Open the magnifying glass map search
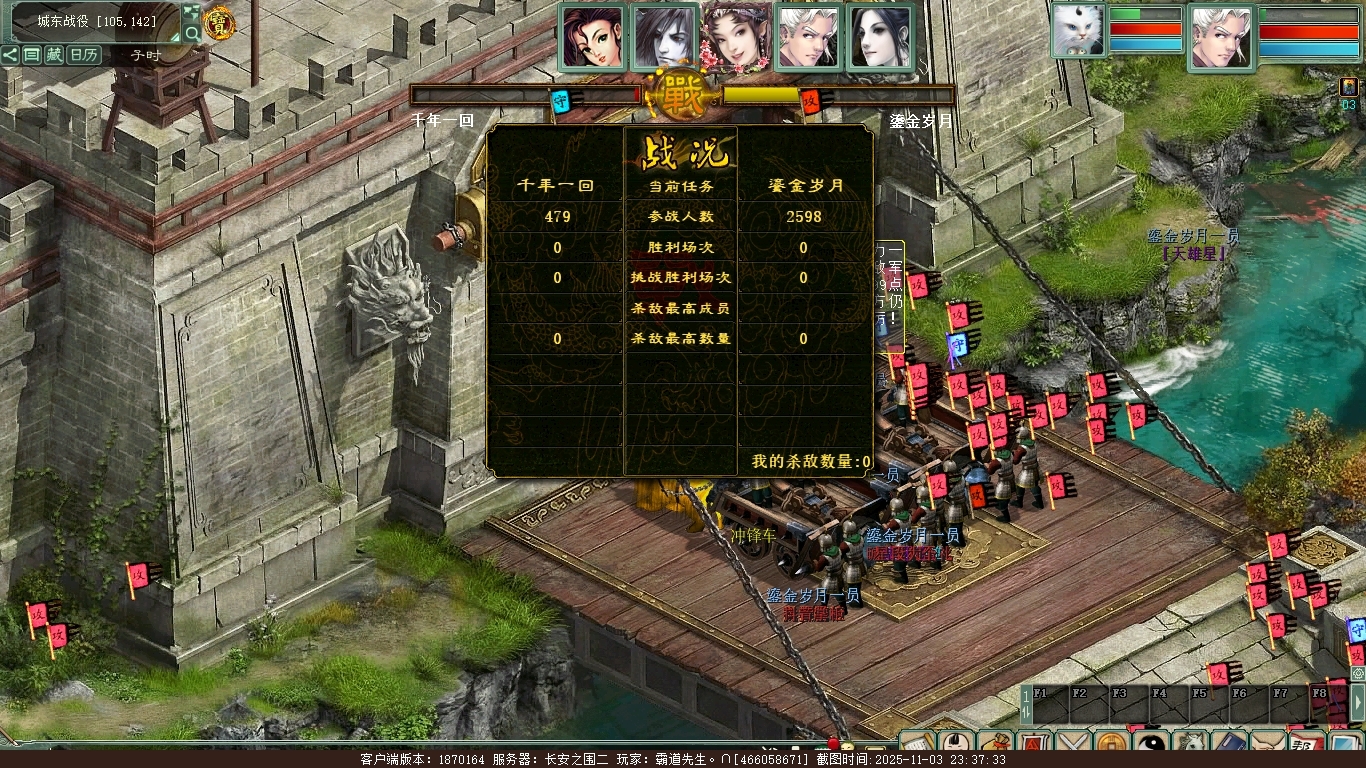 (x=192, y=33)
